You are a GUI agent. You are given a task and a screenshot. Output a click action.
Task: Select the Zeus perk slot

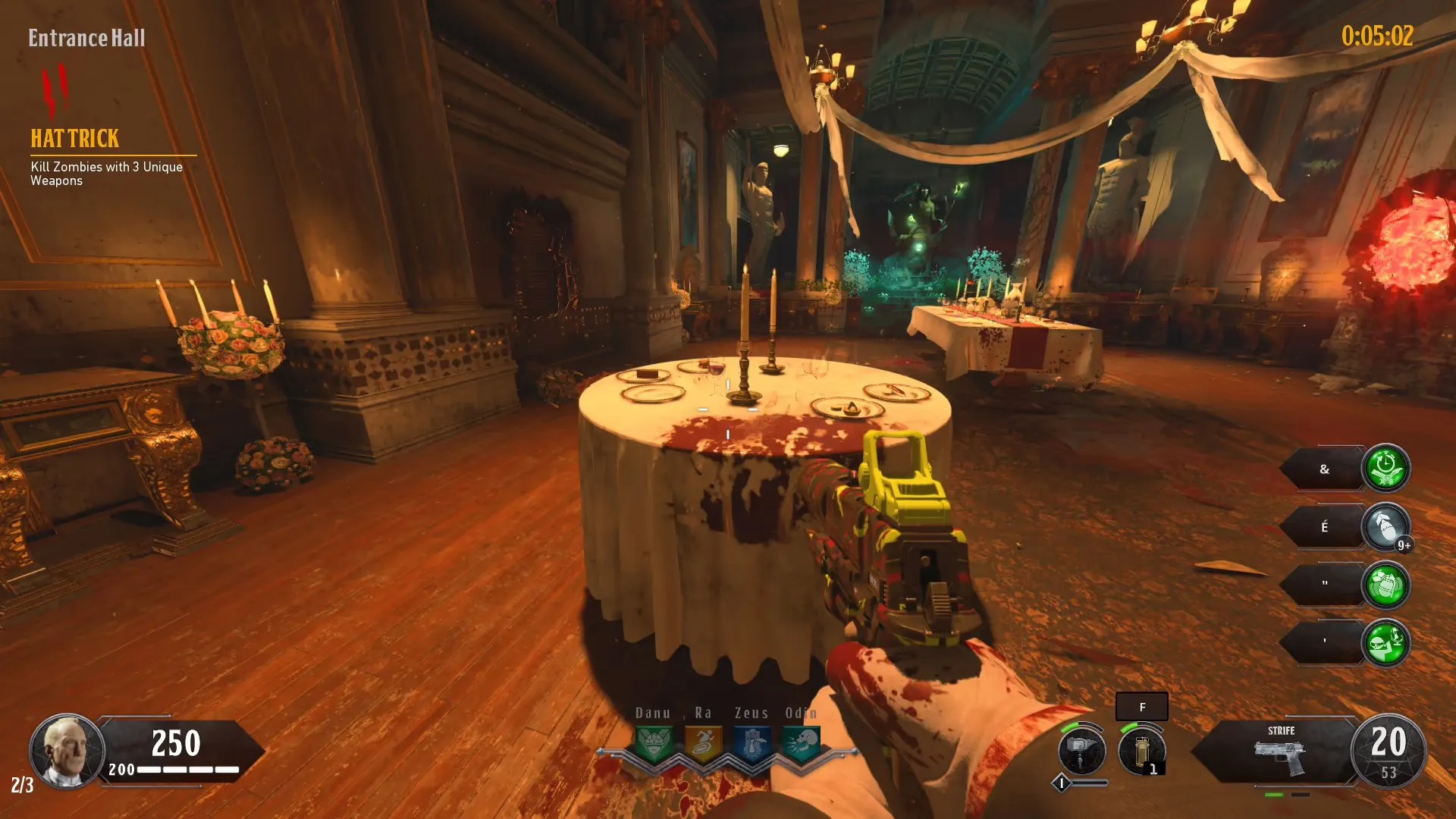pos(752,744)
